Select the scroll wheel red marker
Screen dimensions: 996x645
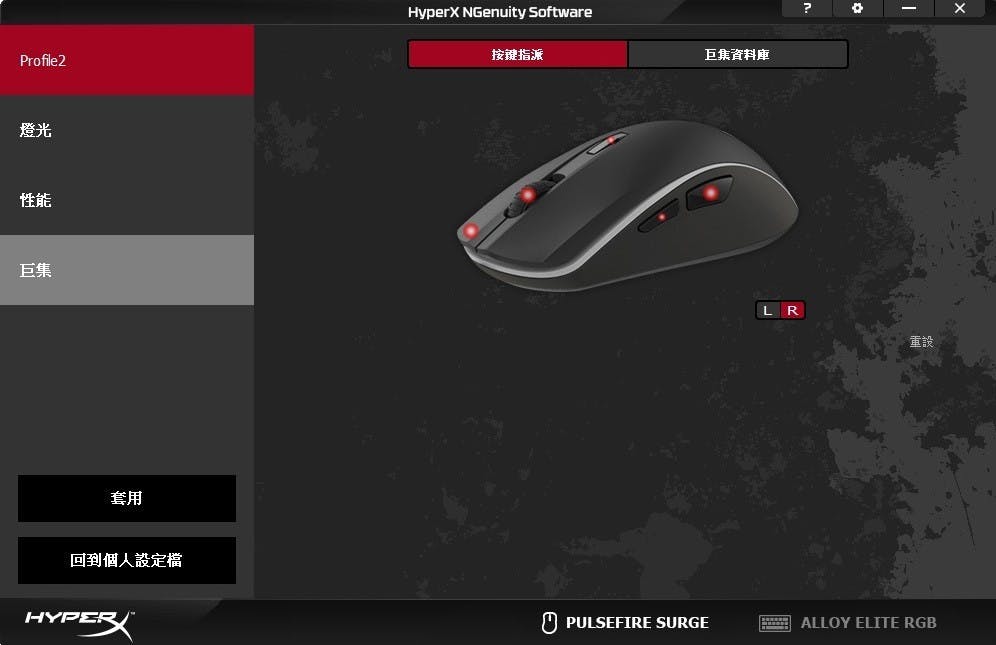click(x=527, y=195)
